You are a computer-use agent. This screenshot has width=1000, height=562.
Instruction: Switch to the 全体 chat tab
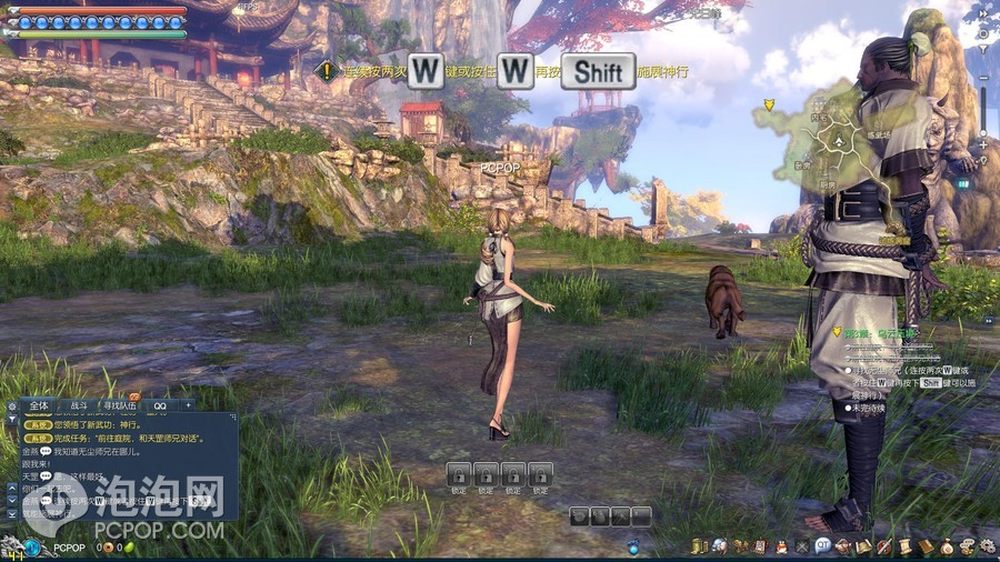click(x=38, y=406)
